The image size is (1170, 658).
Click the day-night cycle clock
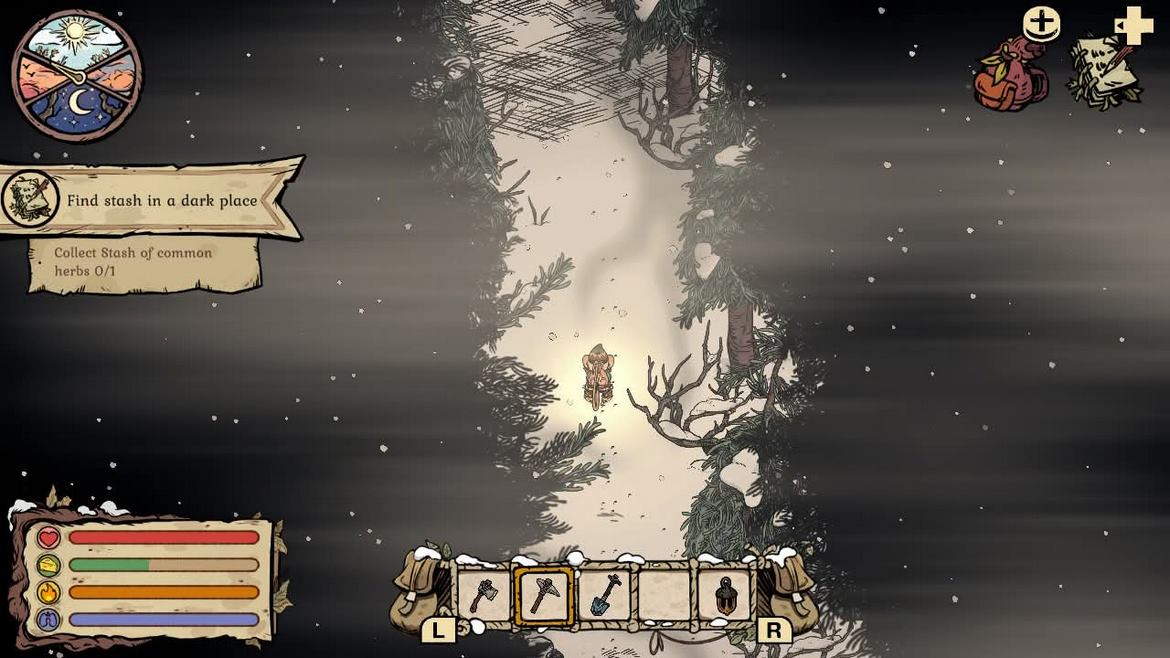point(77,76)
